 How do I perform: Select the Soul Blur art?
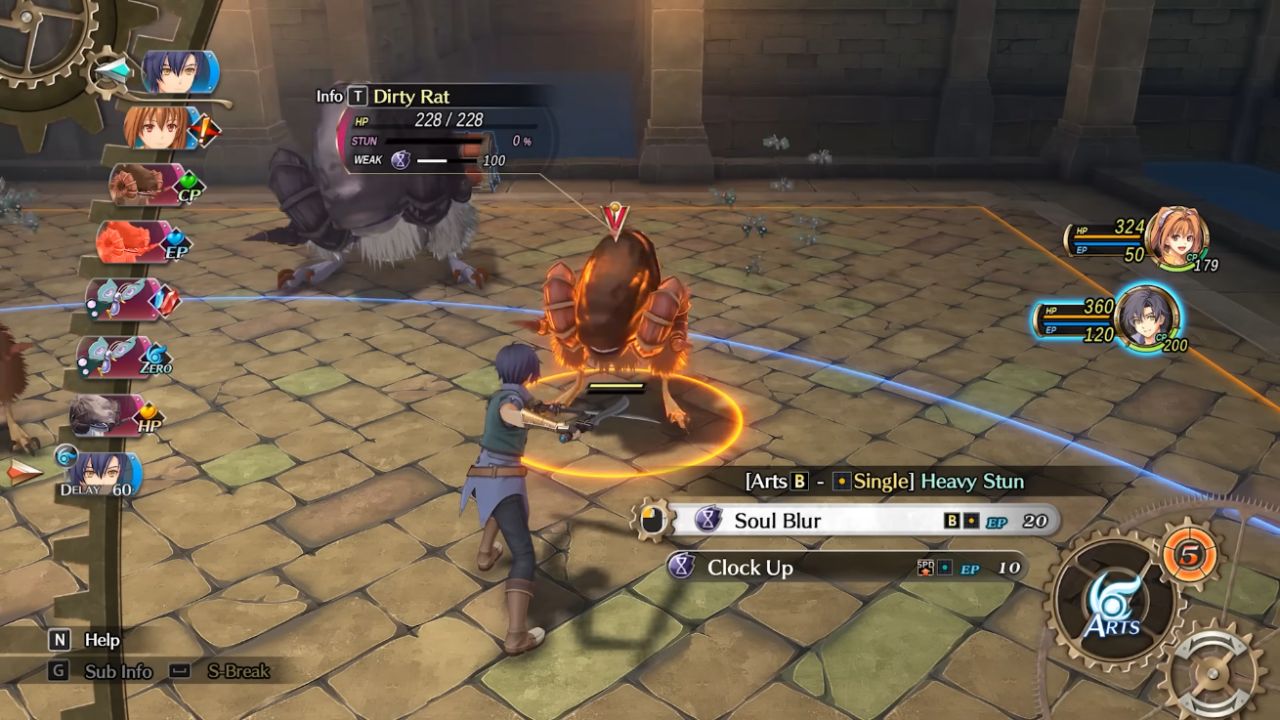coord(860,520)
